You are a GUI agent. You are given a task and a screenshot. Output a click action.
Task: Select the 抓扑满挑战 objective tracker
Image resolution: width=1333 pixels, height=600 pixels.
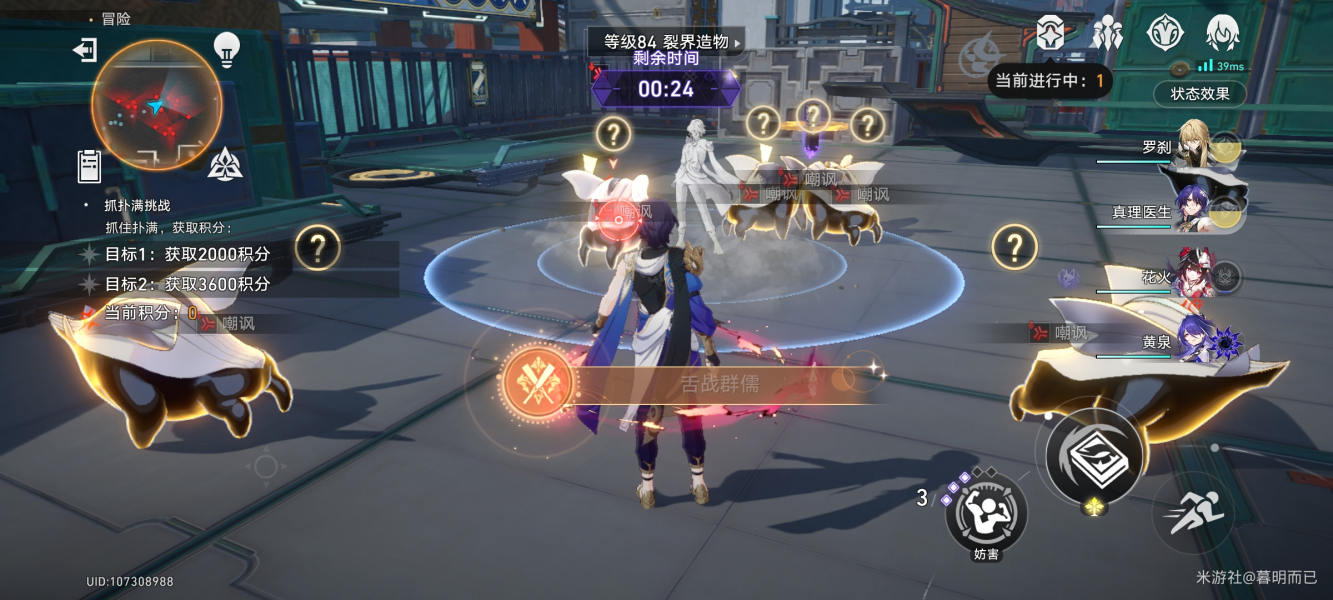pyautogui.click(x=138, y=205)
